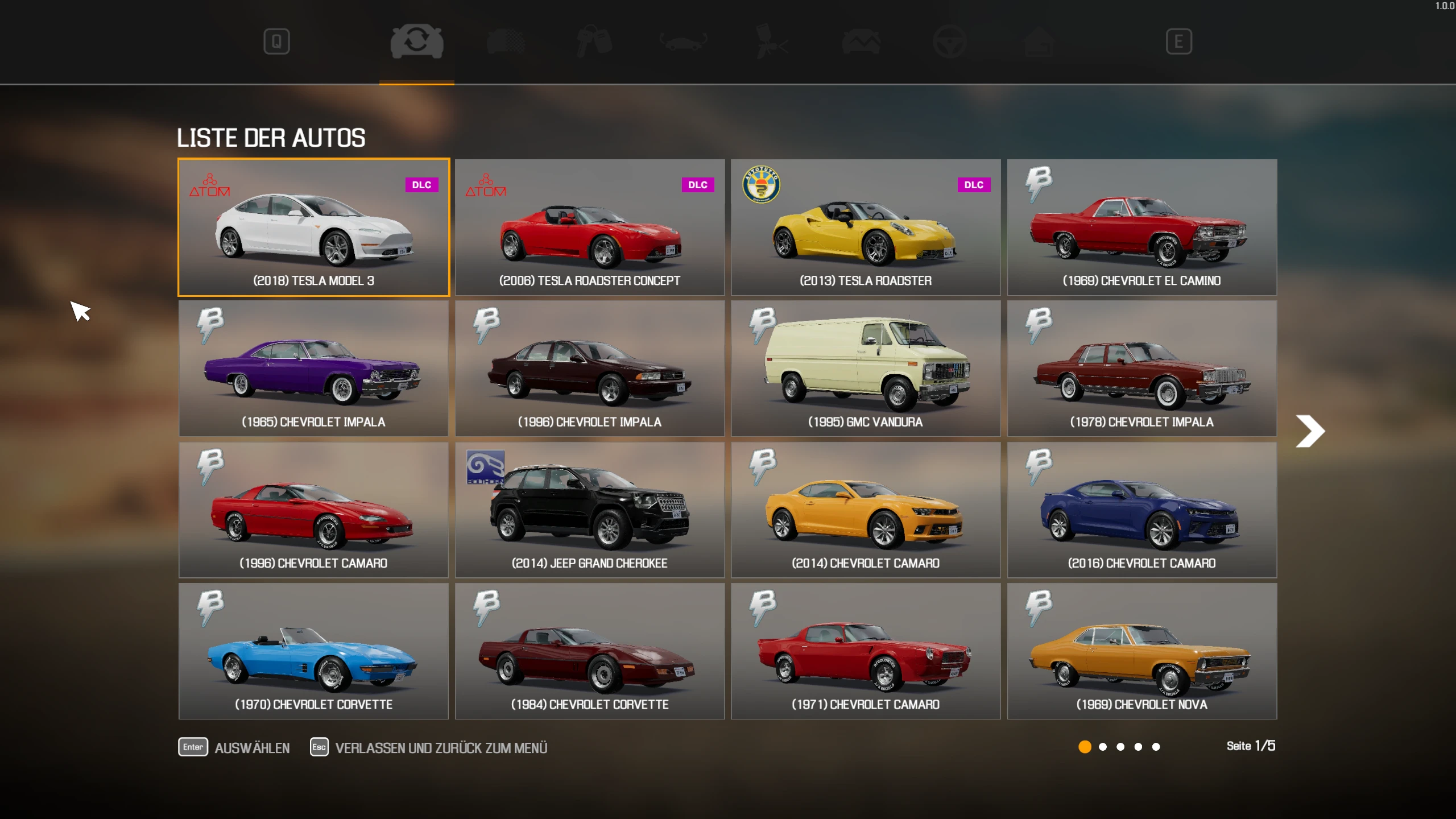Jump to the last page dot indicator

pyautogui.click(x=1156, y=747)
